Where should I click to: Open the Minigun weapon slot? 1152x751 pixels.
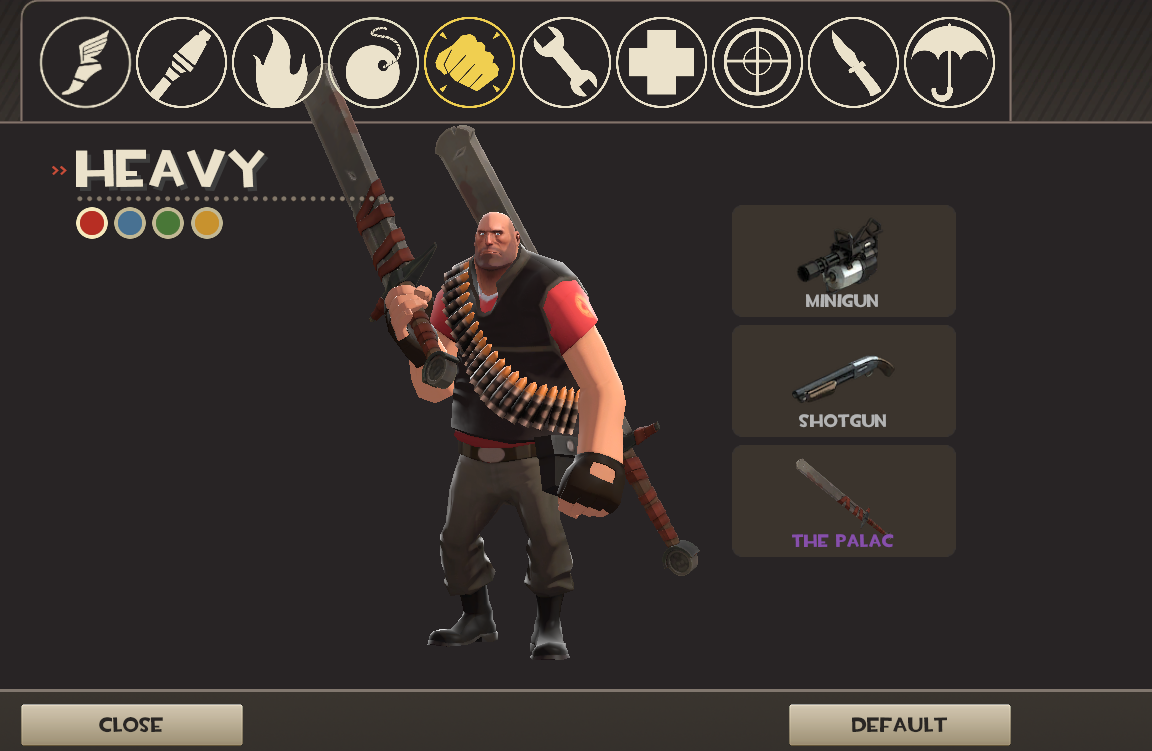tap(843, 261)
